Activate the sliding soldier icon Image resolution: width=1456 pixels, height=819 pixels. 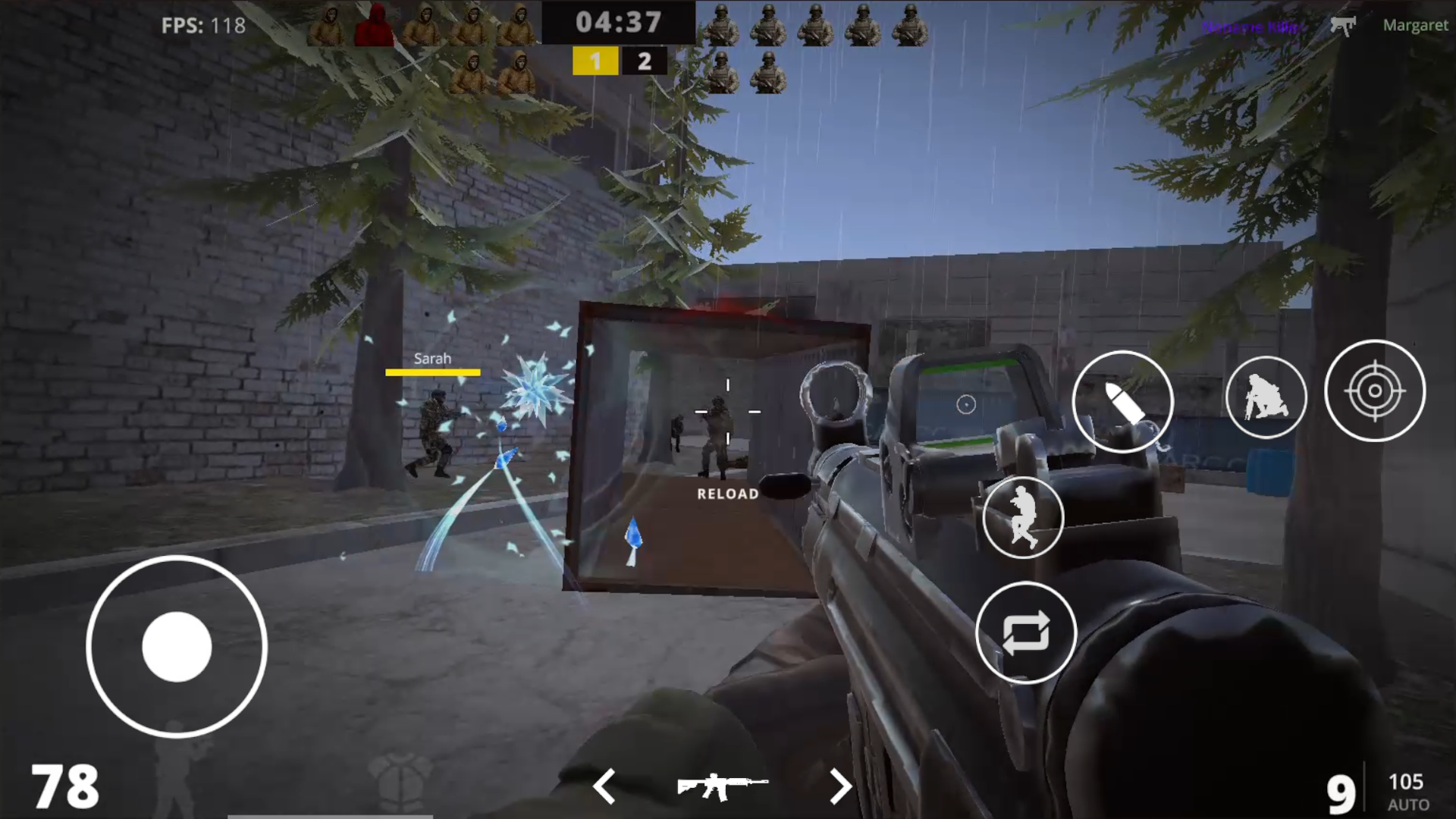pyautogui.click(x=1025, y=516)
